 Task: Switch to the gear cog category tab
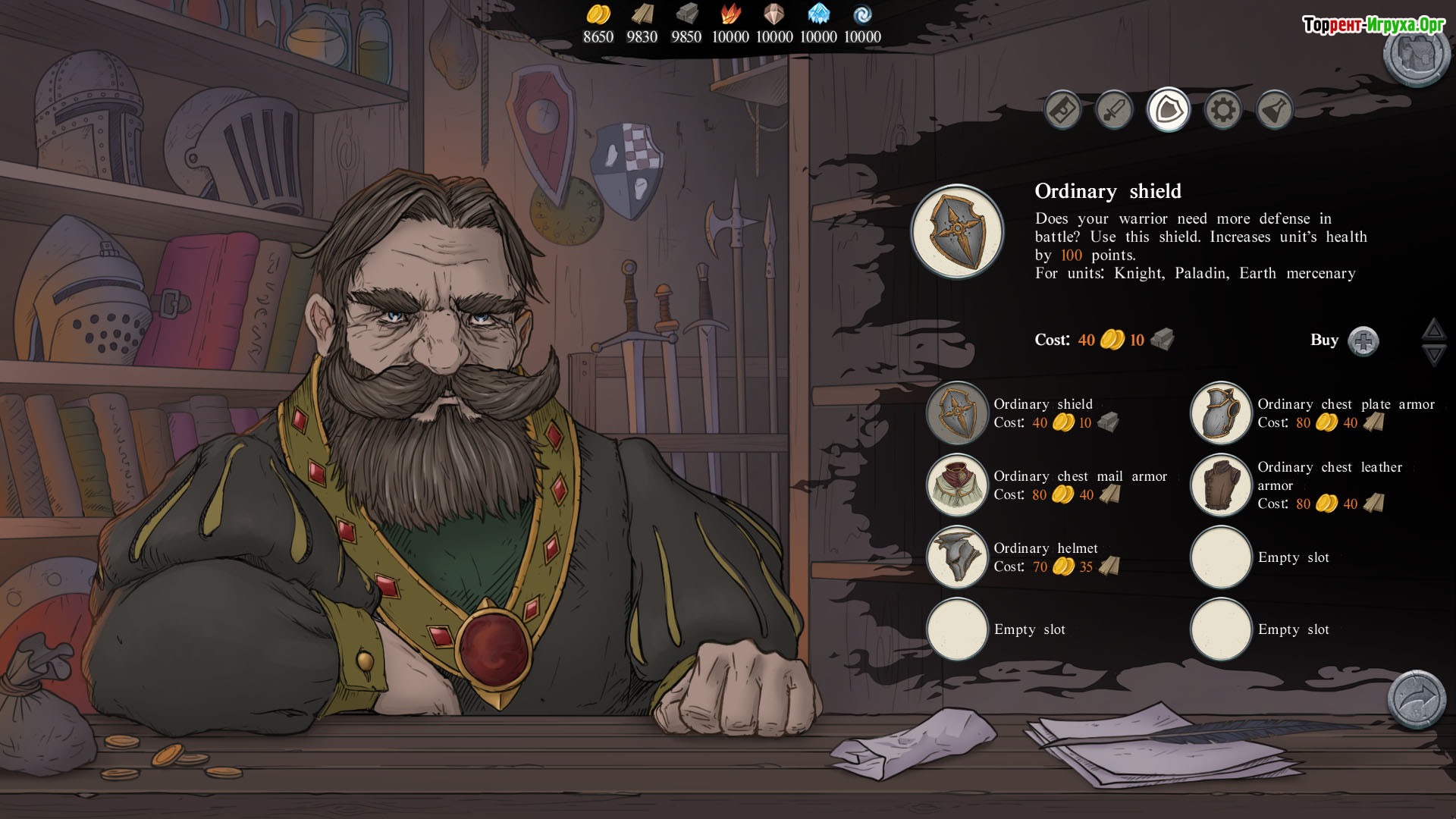pos(1222,111)
